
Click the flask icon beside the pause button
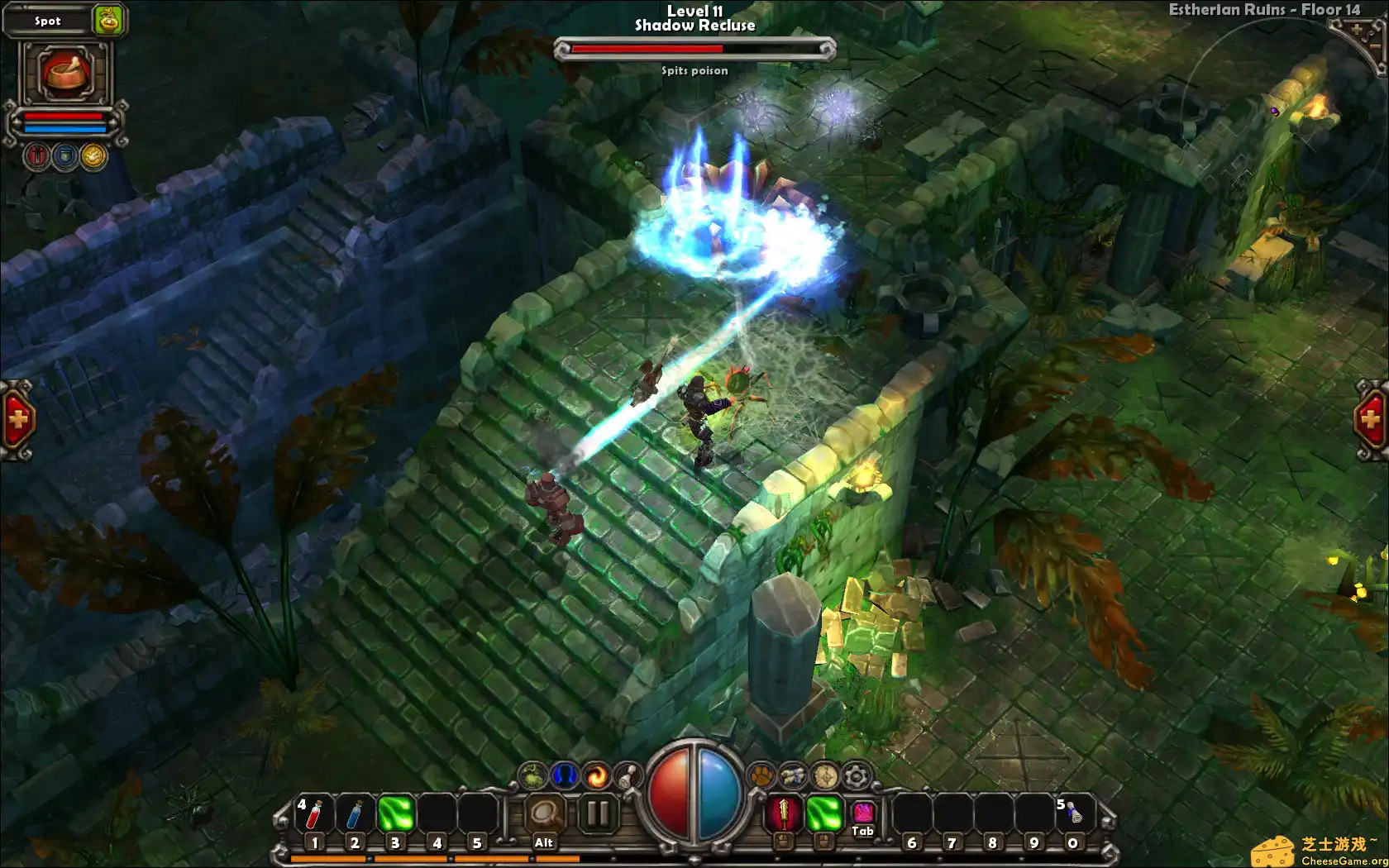[x=628, y=775]
